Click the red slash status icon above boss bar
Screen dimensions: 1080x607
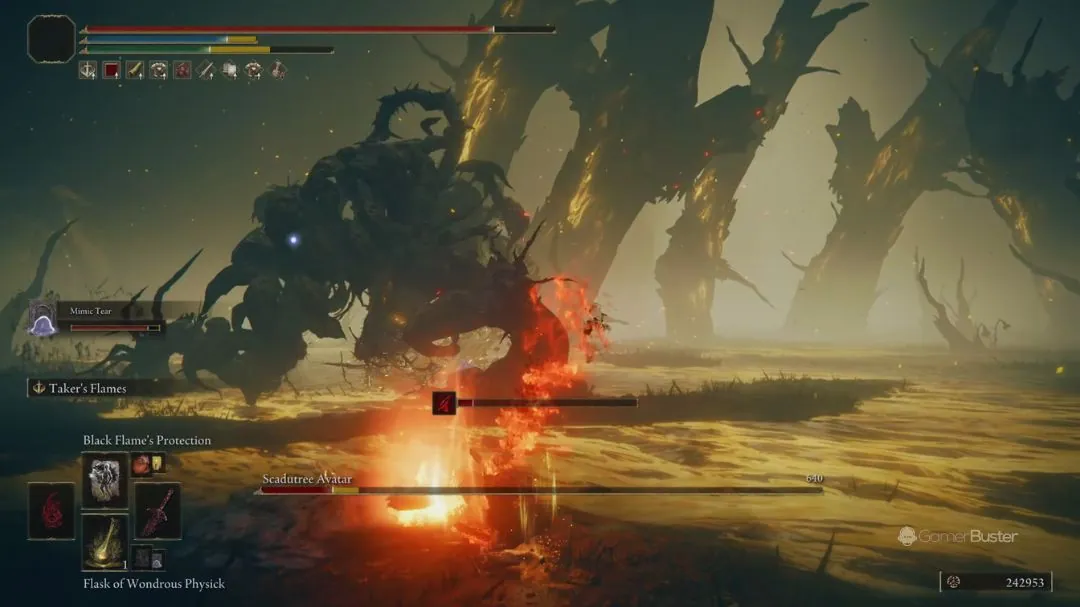(444, 403)
